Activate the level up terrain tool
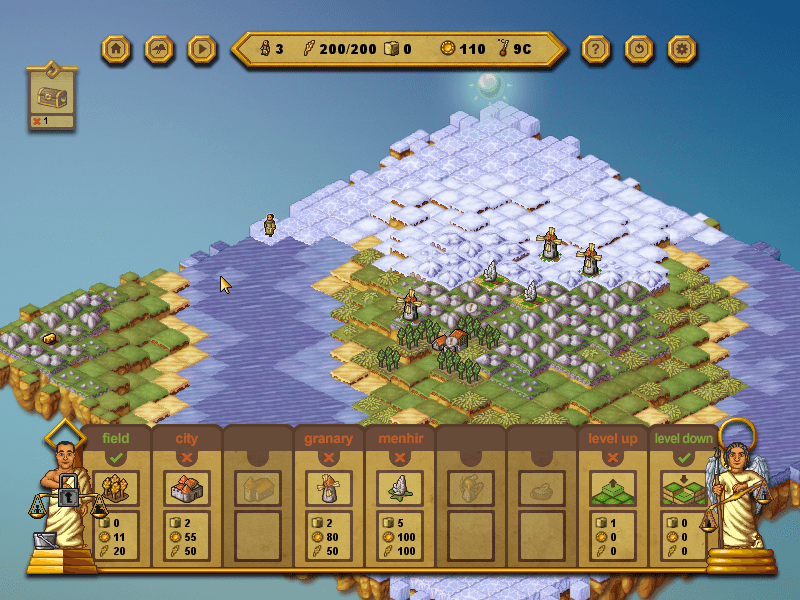 [x=612, y=489]
